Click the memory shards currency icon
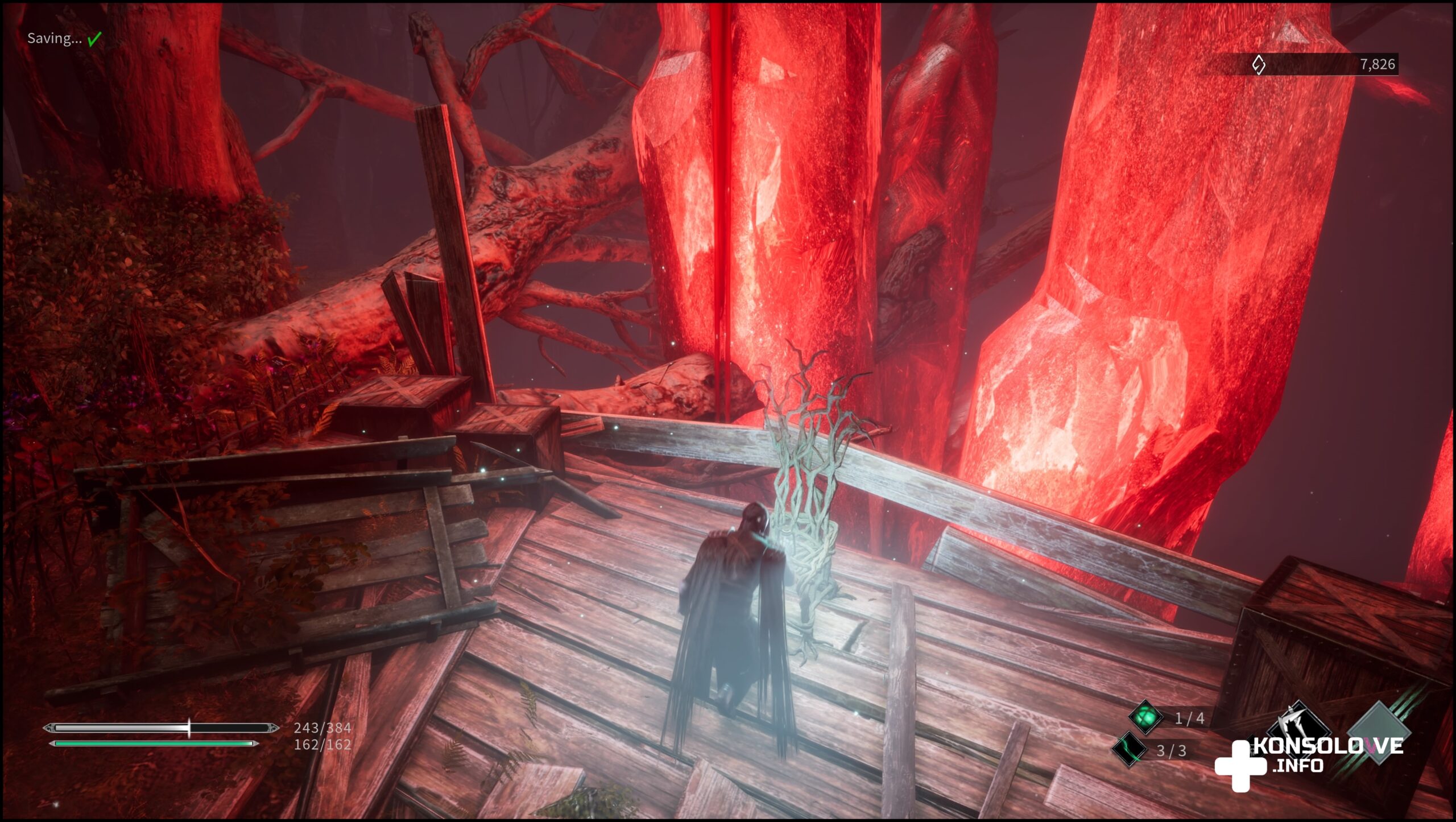The width and height of the screenshot is (1456, 822). (1259, 65)
